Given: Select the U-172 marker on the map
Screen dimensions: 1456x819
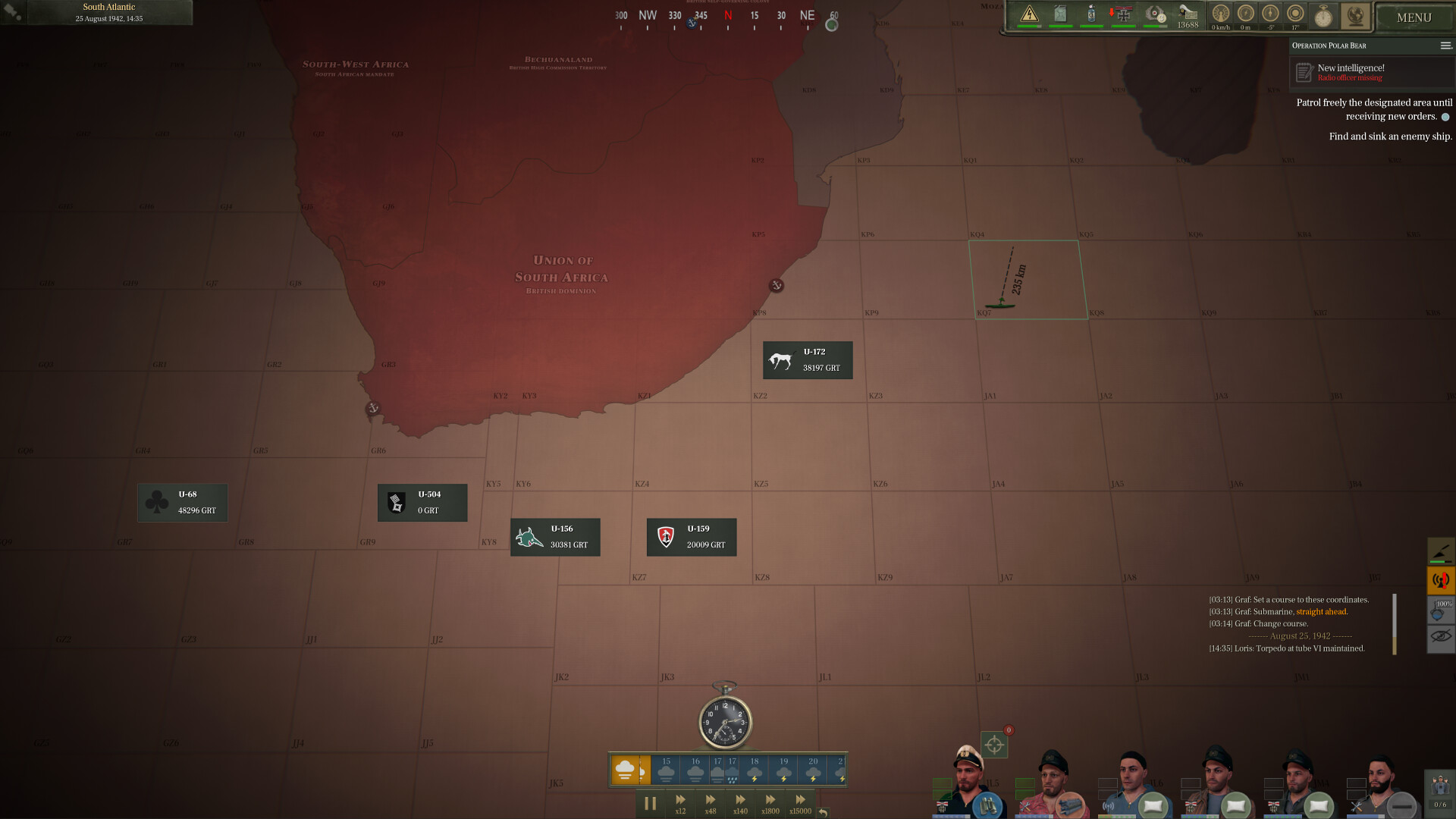Looking at the screenshot, I should click(x=807, y=359).
